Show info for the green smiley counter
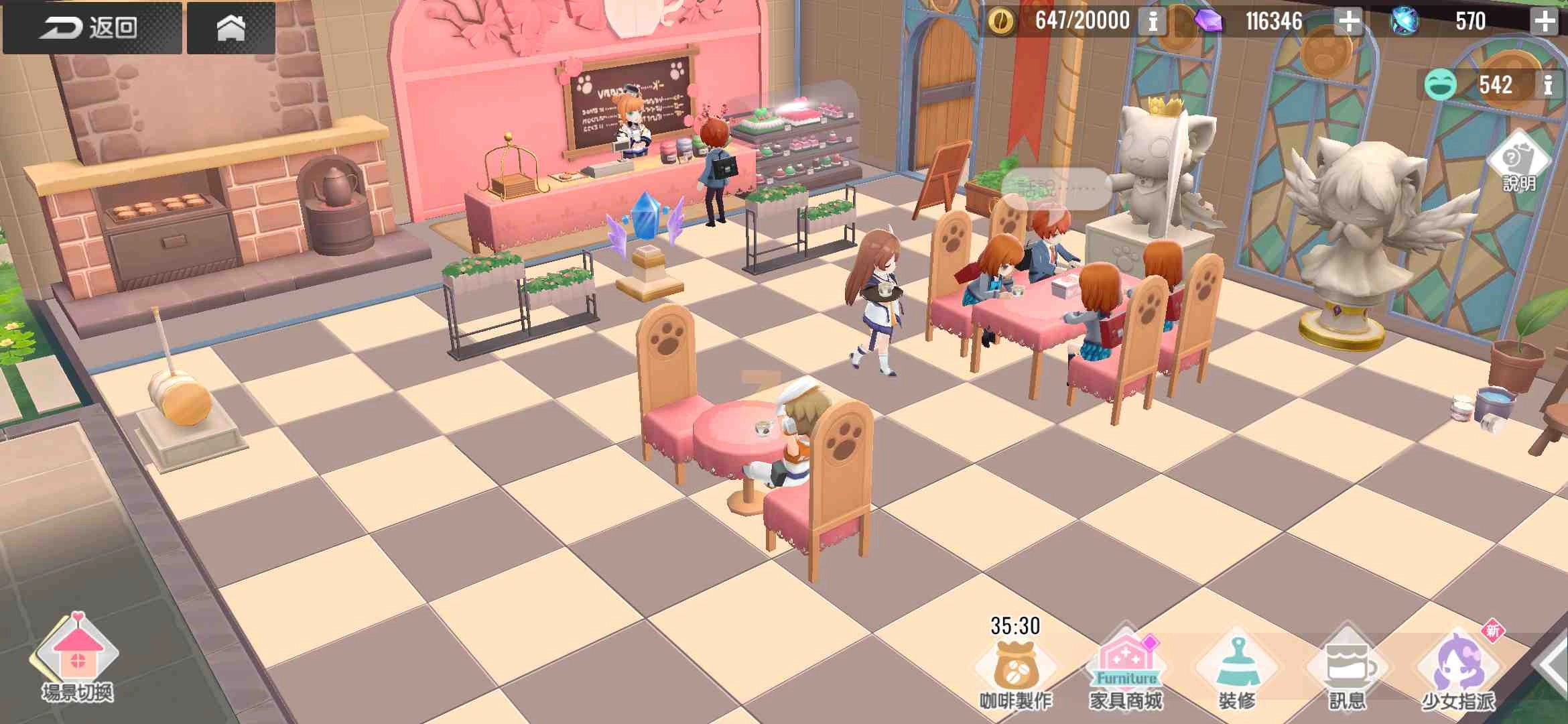This screenshot has width=1568, height=724. [1549, 85]
